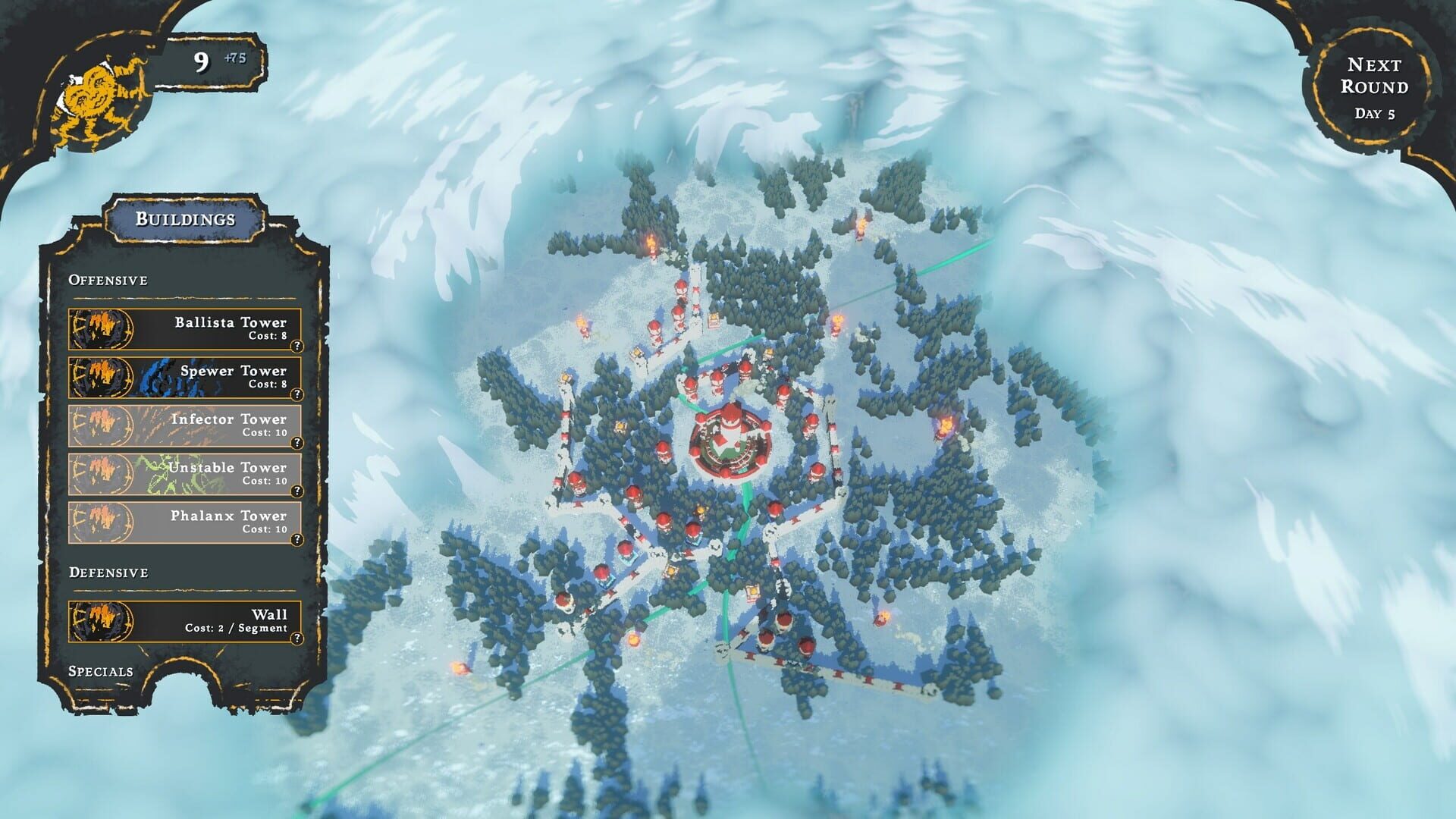Select the Ballista Tower build icon
The width and height of the screenshot is (1456, 819).
click(102, 330)
